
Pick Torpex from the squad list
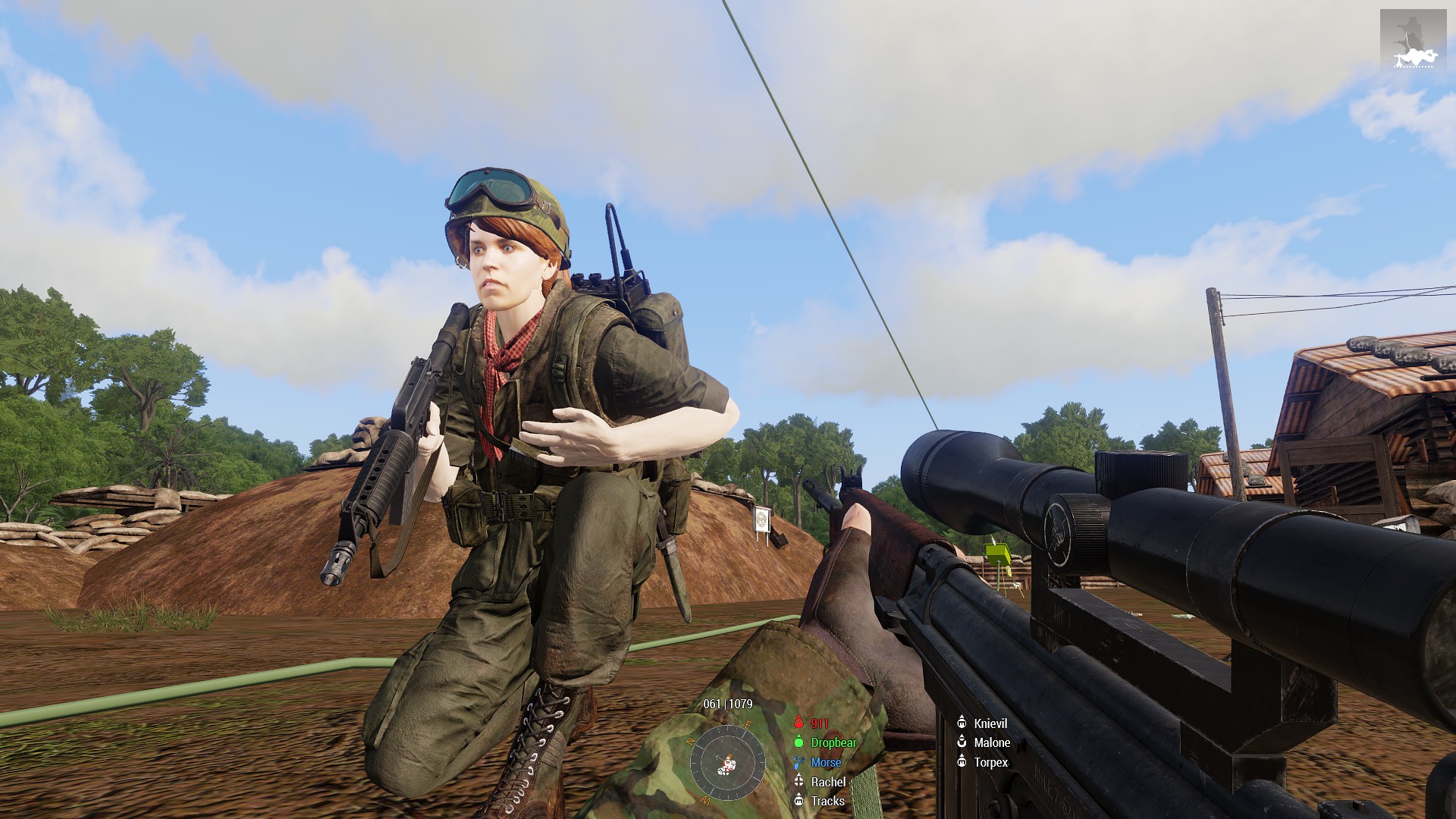(990, 762)
